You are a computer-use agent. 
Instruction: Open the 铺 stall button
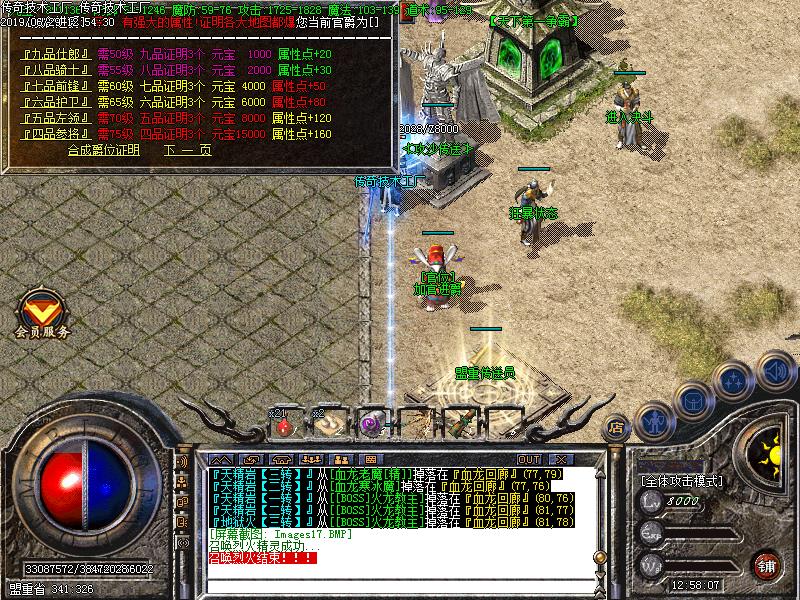tap(767, 565)
